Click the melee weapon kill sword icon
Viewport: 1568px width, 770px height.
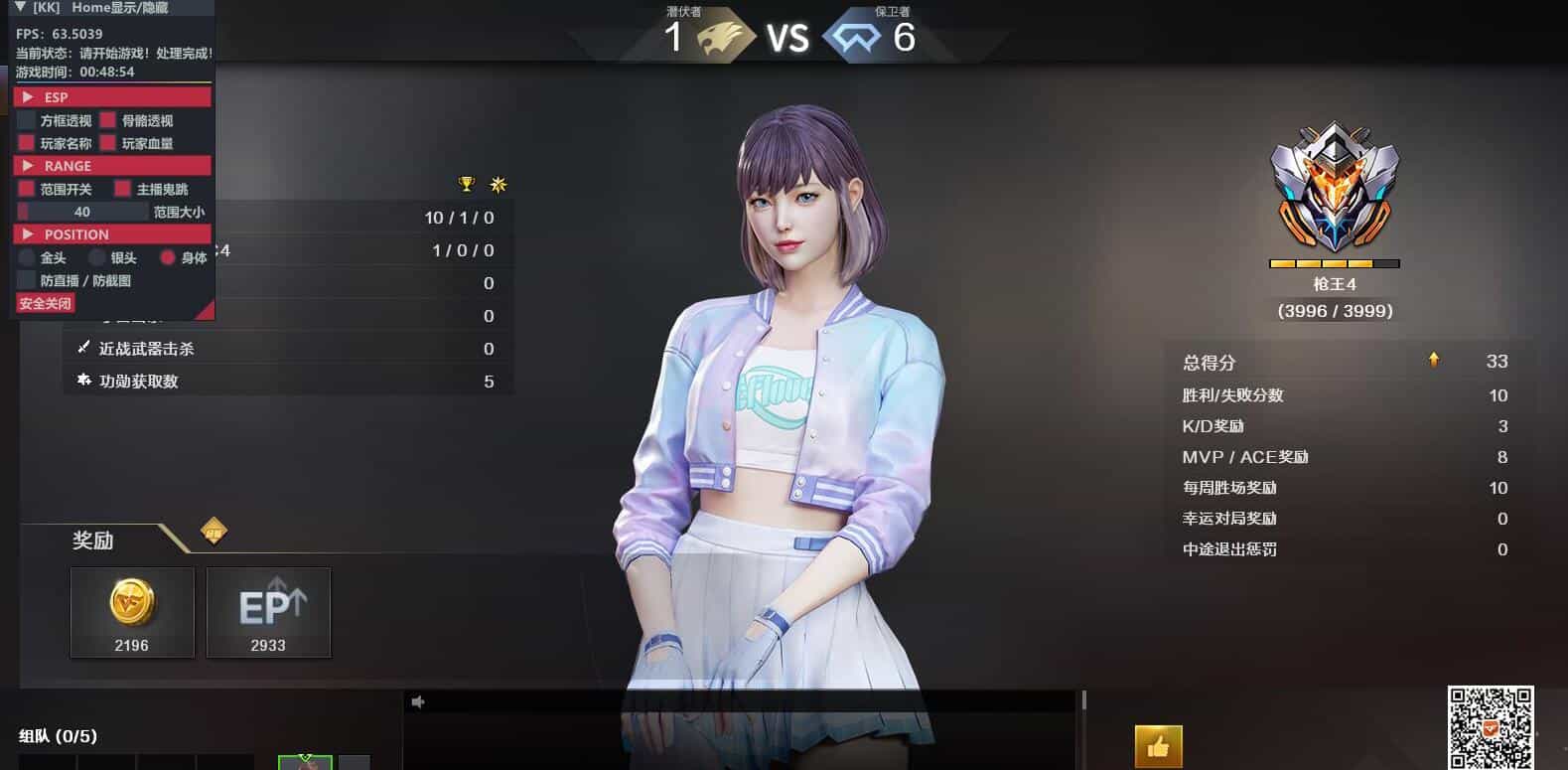(x=81, y=348)
